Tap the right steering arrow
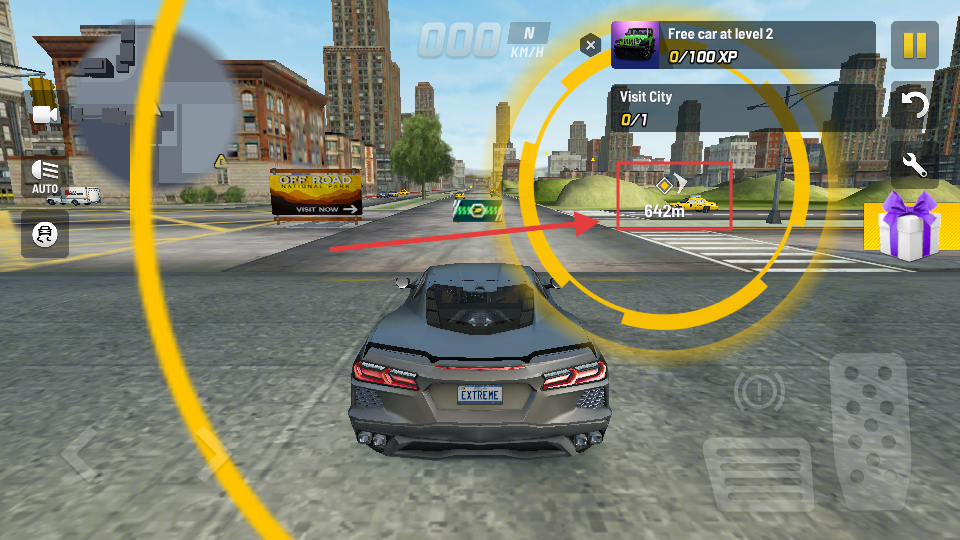The image size is (960, 540). [x=212, y=450]
